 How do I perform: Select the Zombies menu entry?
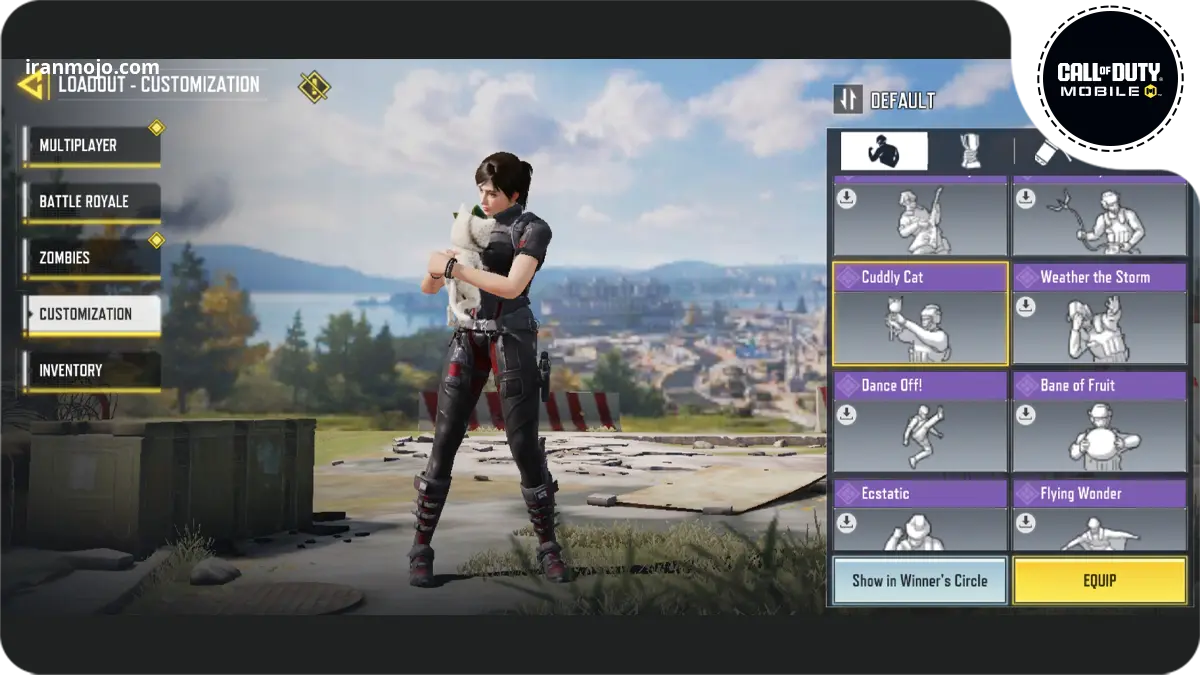tap(92, 258)
